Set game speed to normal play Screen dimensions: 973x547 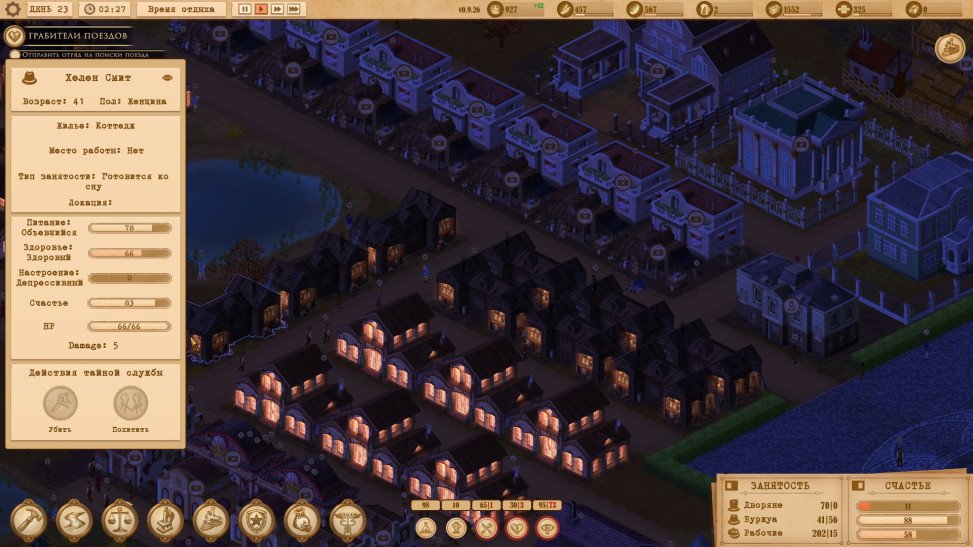click(261, 9)
